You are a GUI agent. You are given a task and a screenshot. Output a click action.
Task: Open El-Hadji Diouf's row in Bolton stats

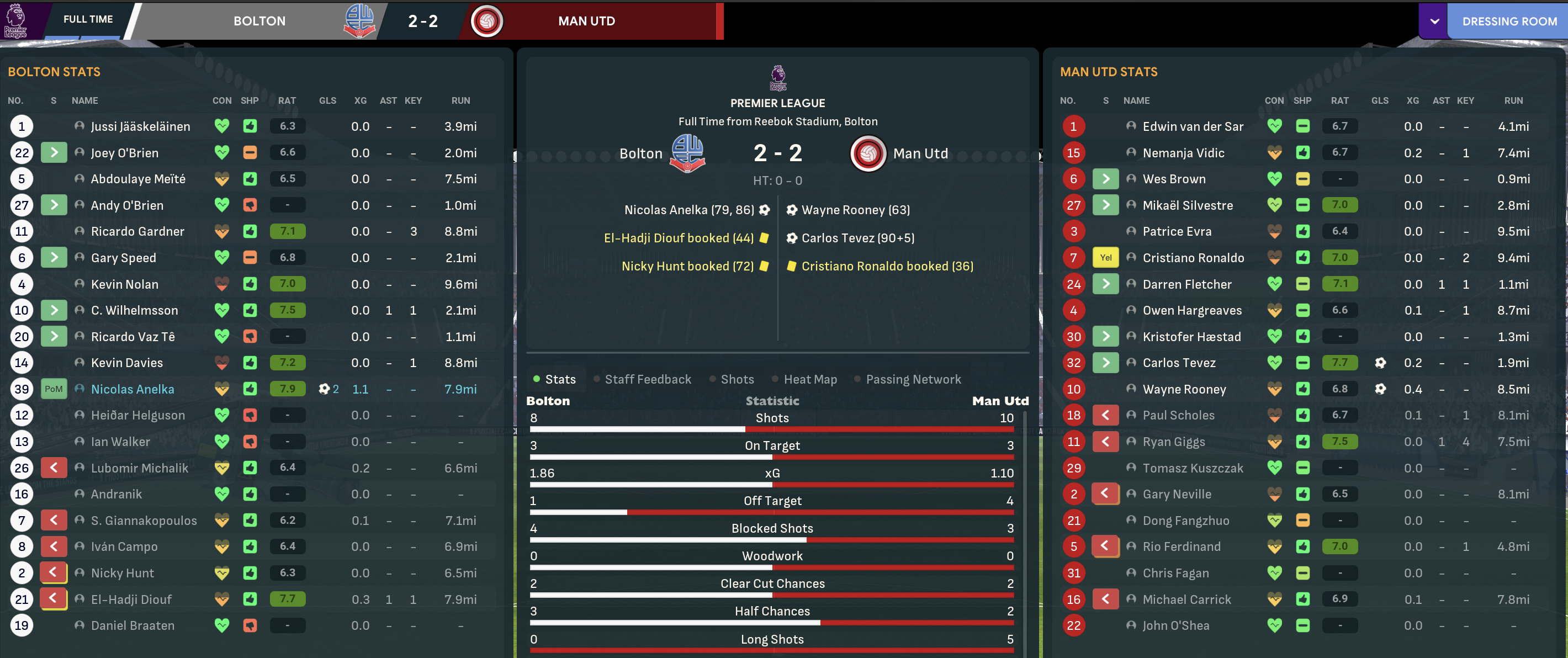131,599
